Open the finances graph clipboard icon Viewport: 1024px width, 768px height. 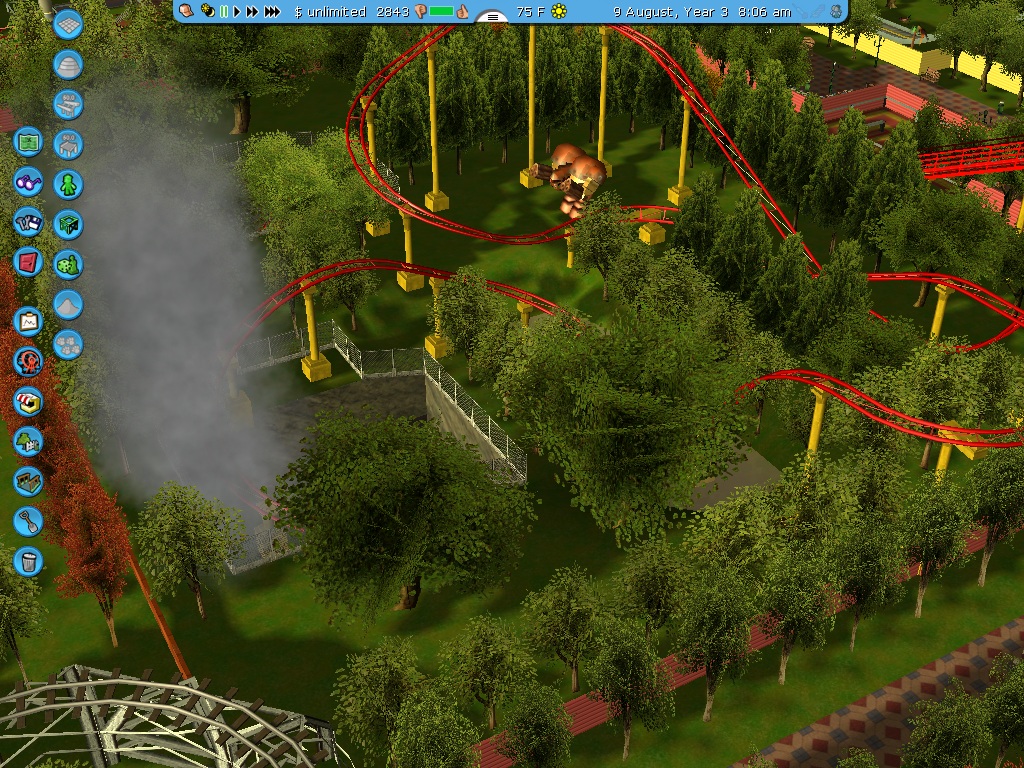28,322
